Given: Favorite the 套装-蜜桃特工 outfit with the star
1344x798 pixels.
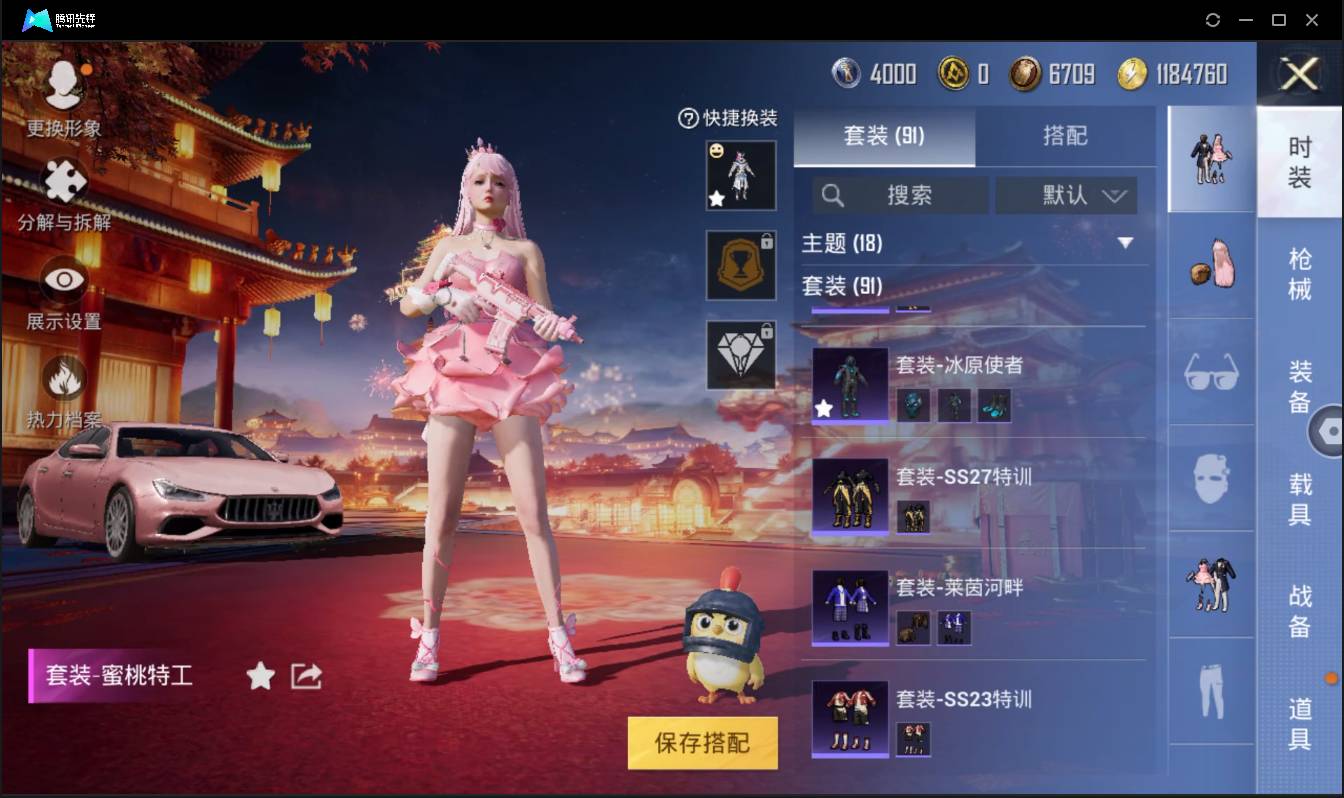Looking at the screenshot, I should (260, 676).
